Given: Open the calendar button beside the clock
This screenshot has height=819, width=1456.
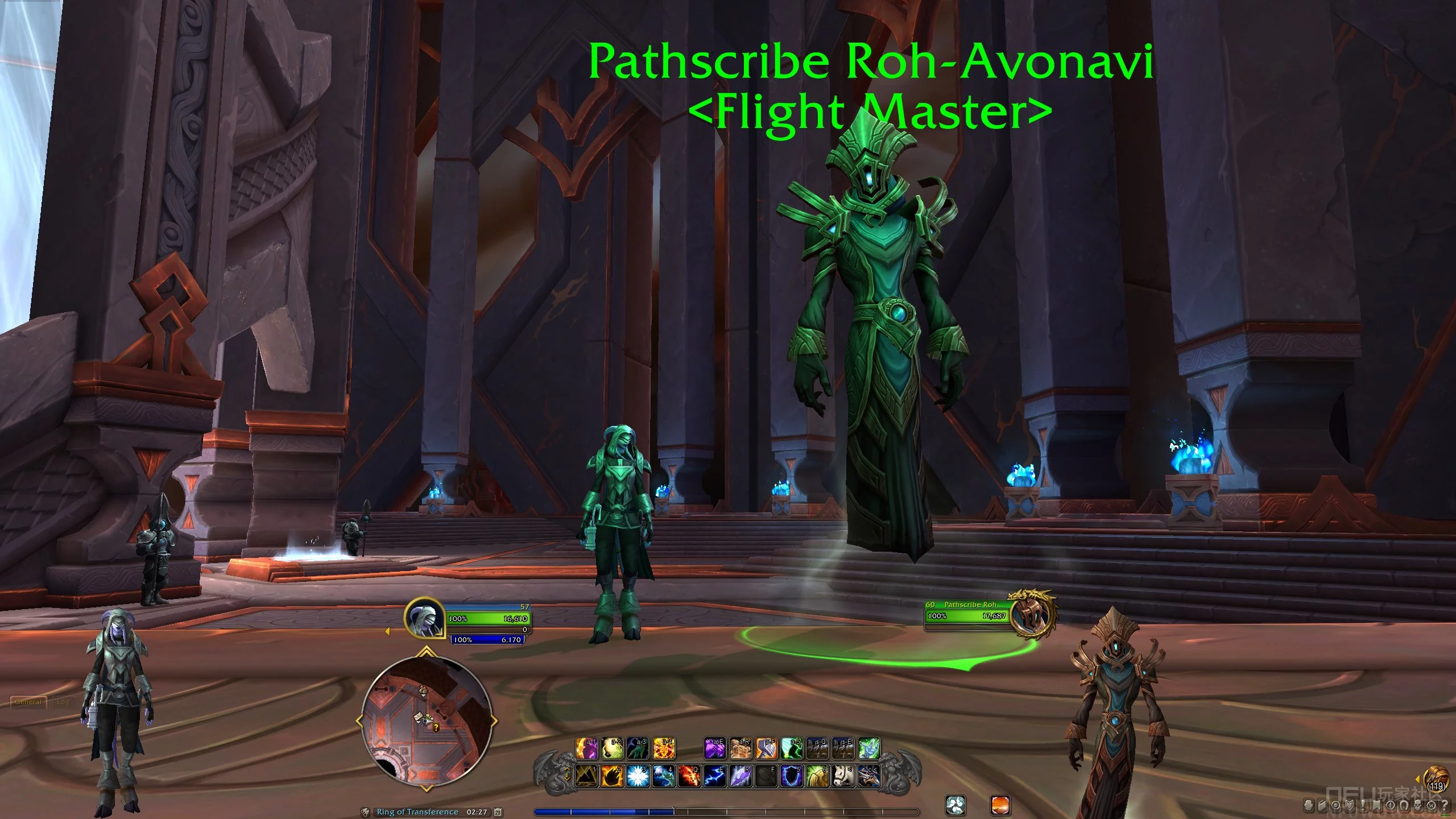Looking at the screenshot, I should click(x=498, y=812).
